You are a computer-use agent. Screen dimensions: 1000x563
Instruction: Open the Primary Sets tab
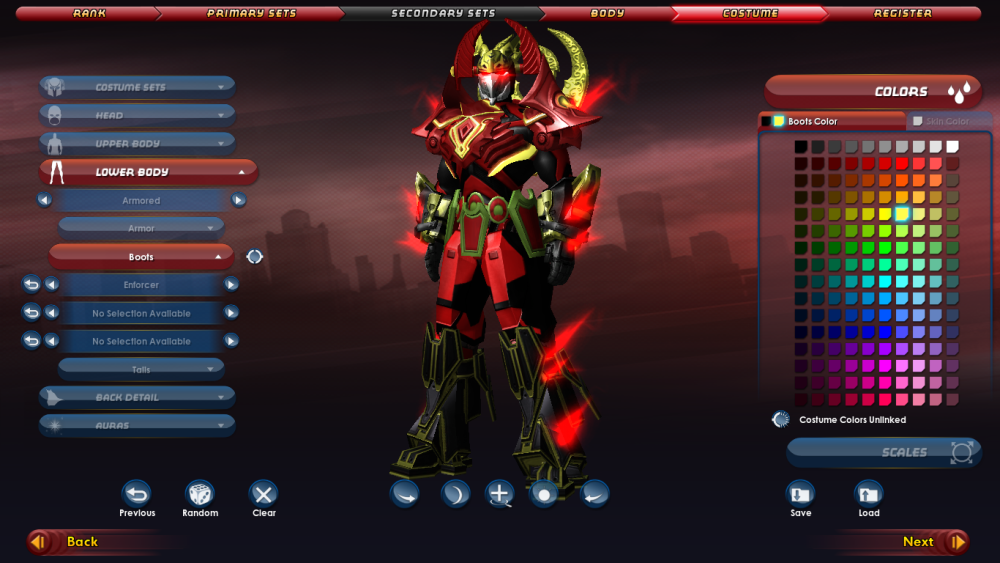[251, 14]
